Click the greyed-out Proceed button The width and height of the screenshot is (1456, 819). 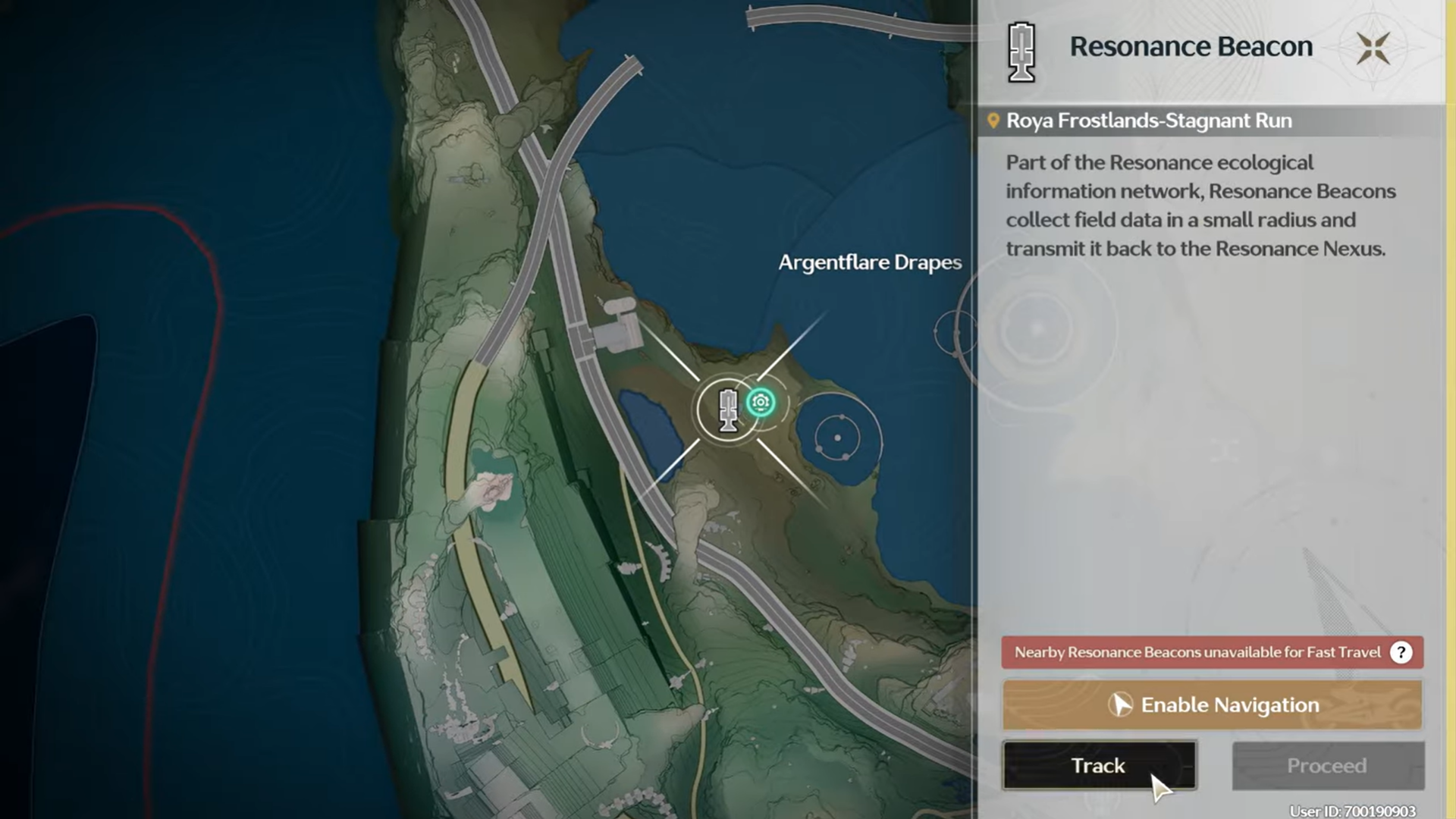(1327, 765)
